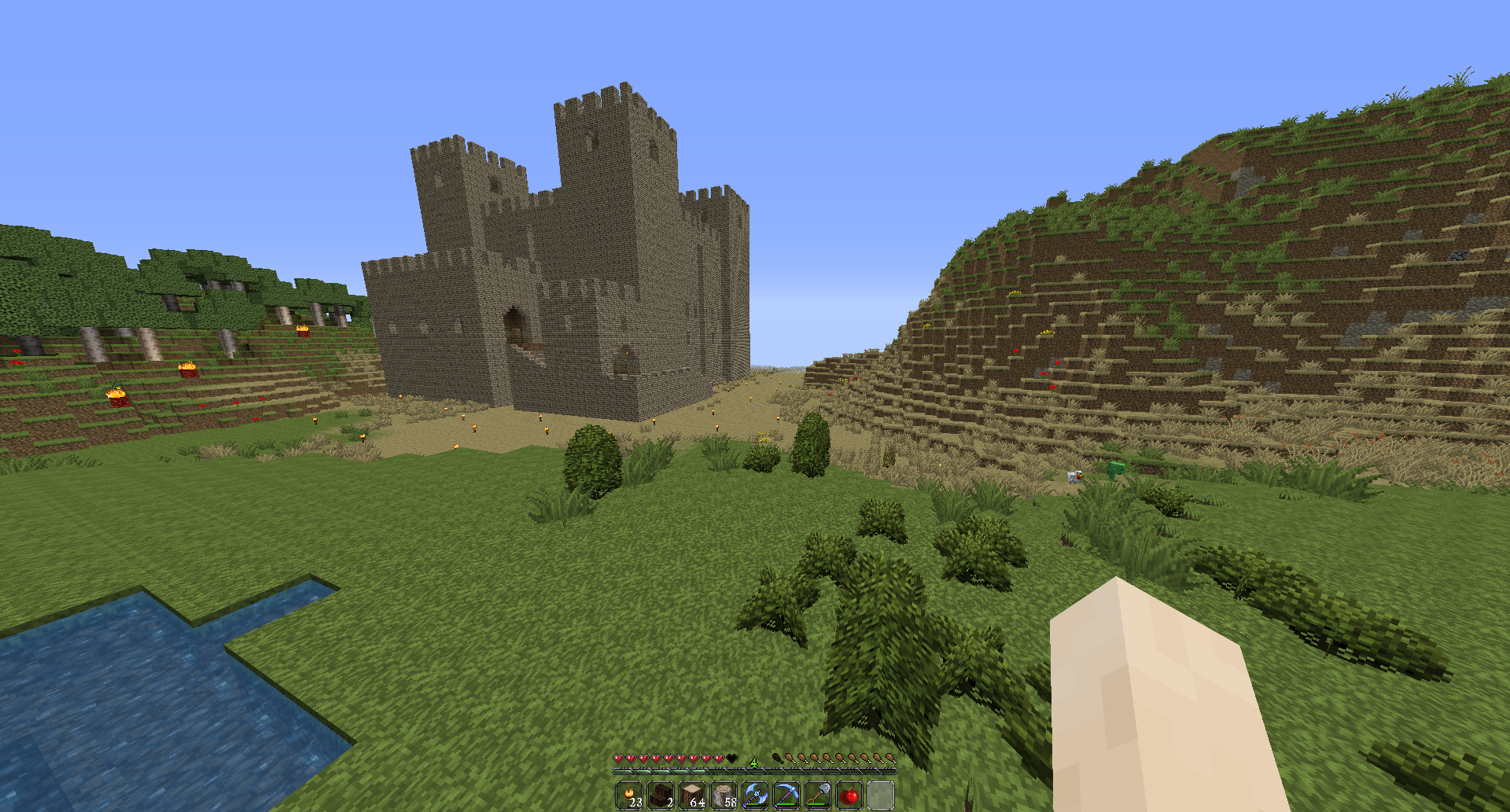Choose the red apple slot
The height and width of the screenshot is (812, 1510).
tap(849, 795)
